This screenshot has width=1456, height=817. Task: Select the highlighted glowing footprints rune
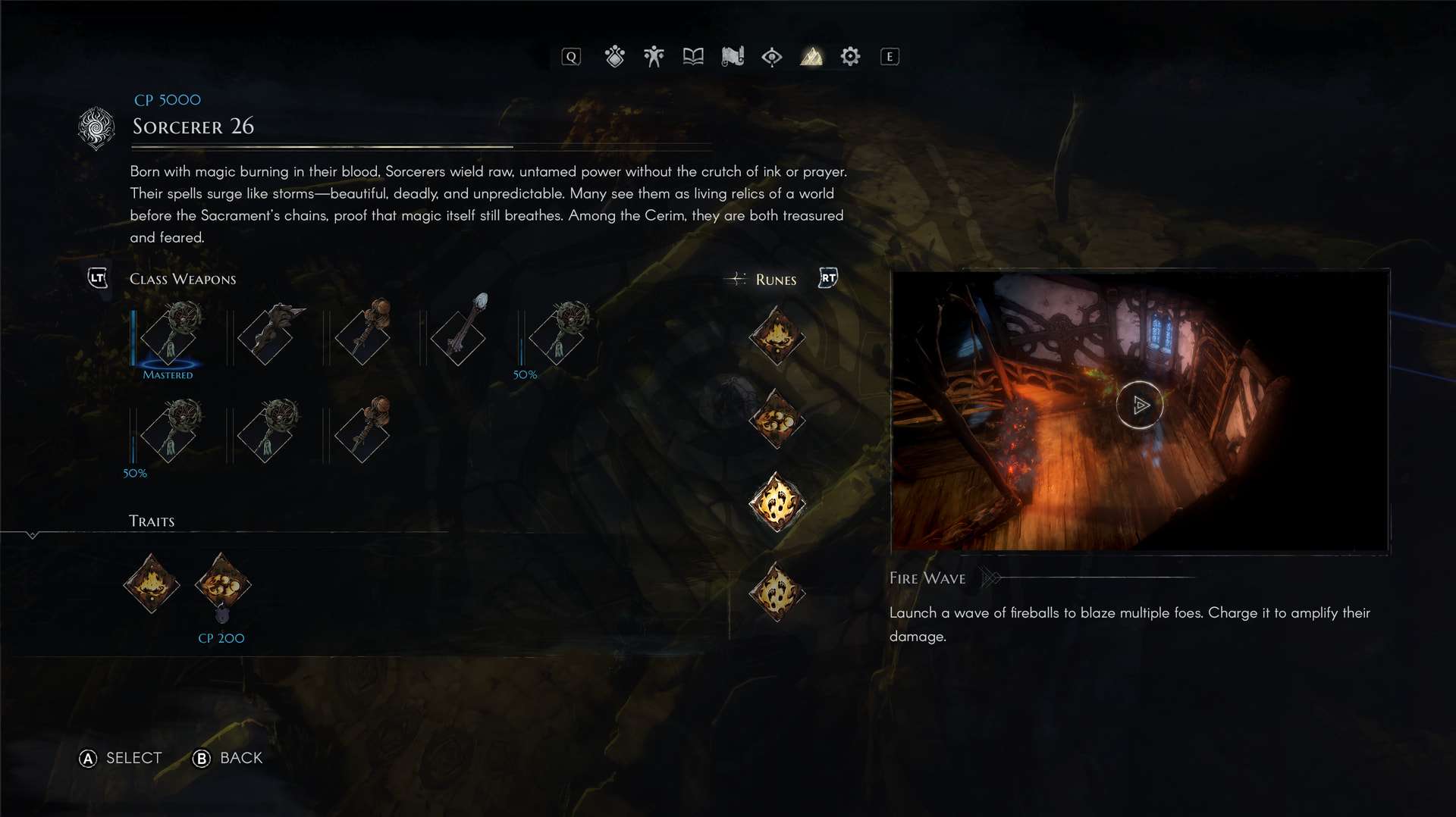click(777, 502)
